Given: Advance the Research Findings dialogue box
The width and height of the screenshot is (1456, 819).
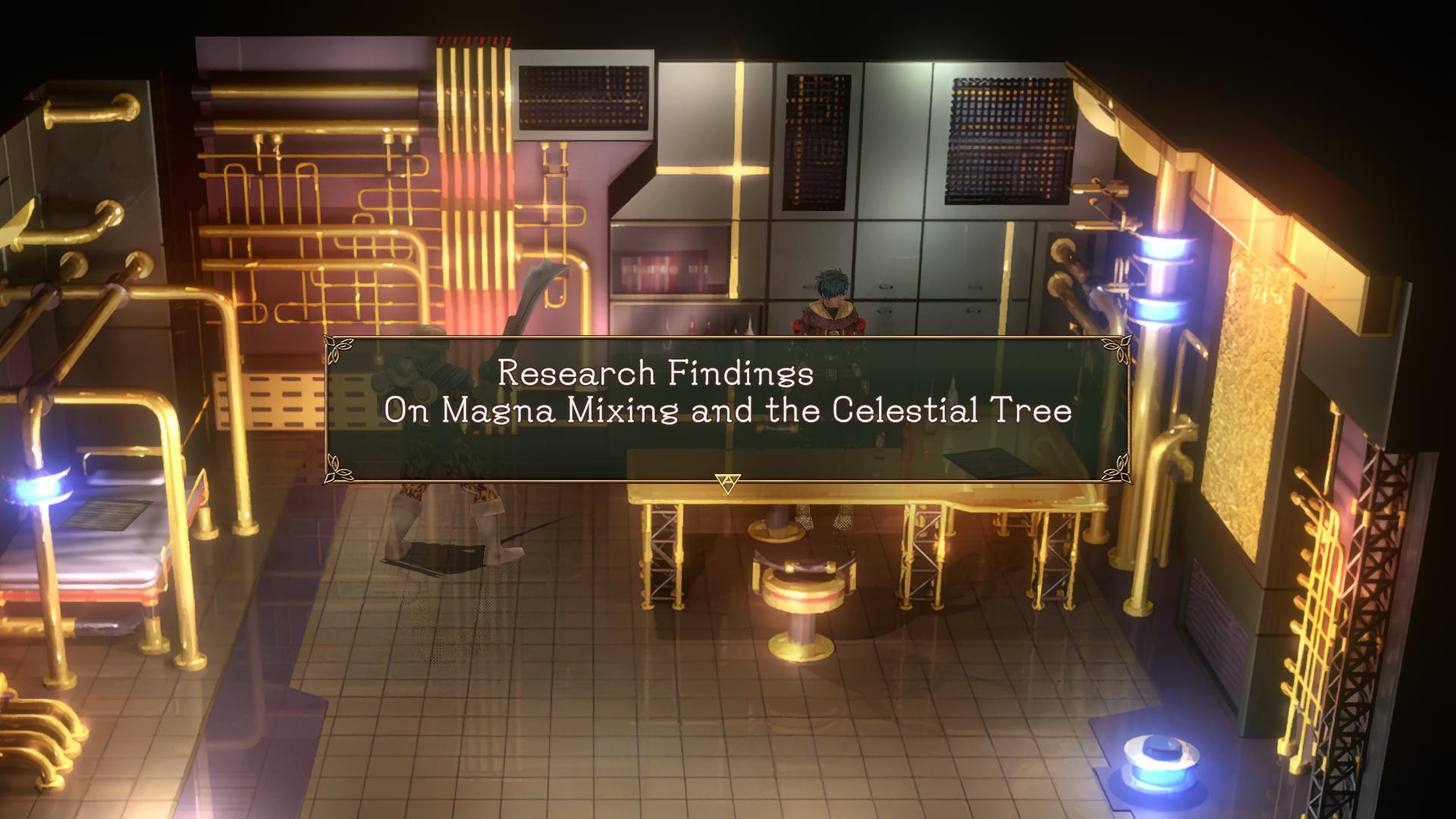Looking at the screenshot, I should [727, 482].
